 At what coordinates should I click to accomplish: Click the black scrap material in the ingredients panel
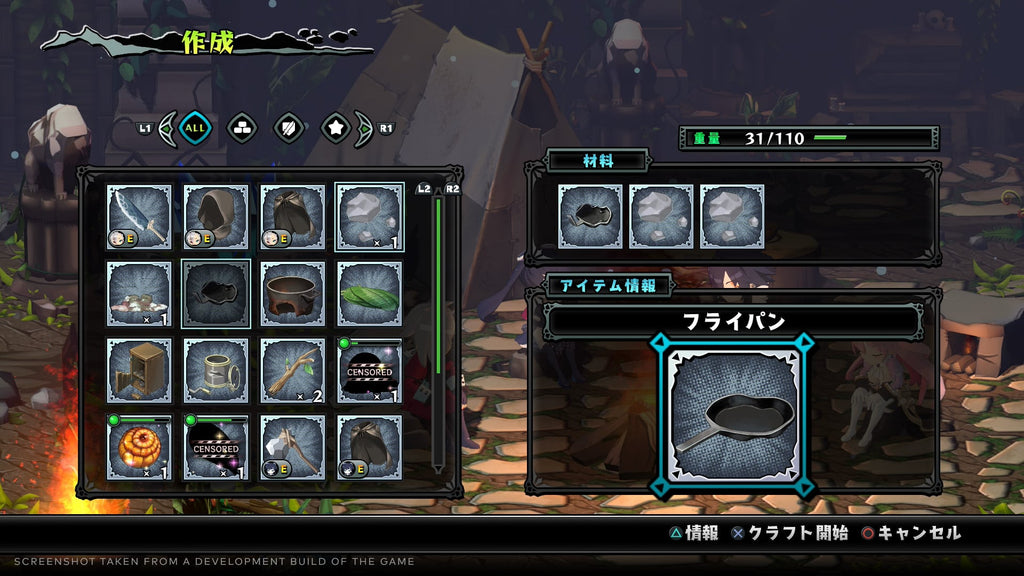(x=591, y=217)
